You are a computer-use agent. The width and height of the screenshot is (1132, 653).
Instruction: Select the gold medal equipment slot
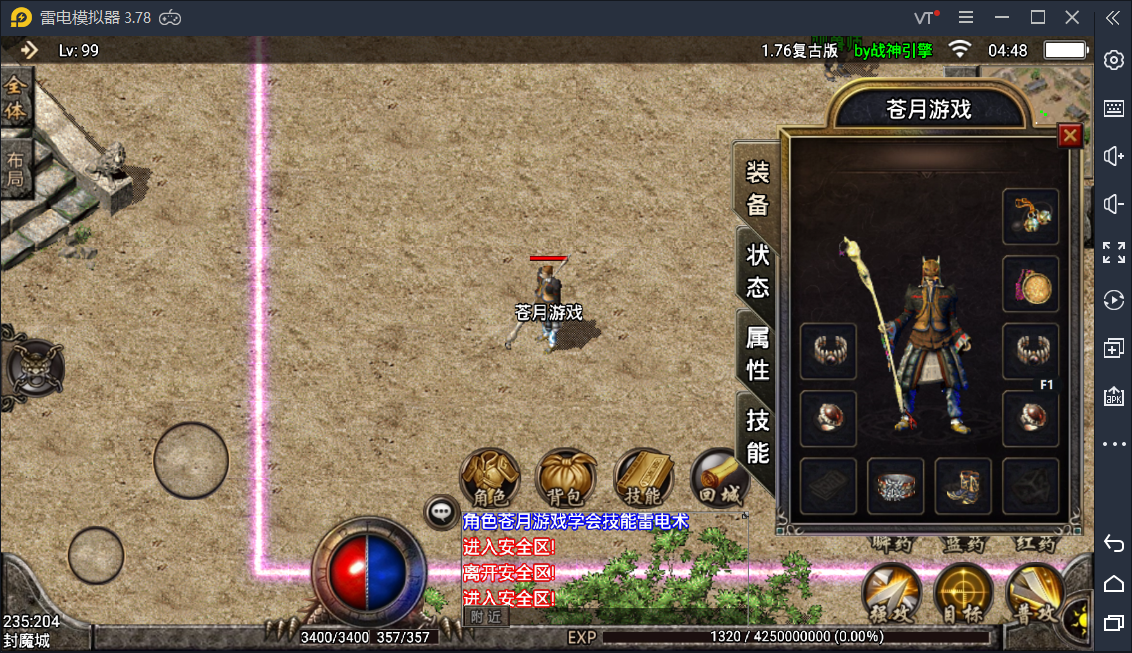coord(1030,284)
